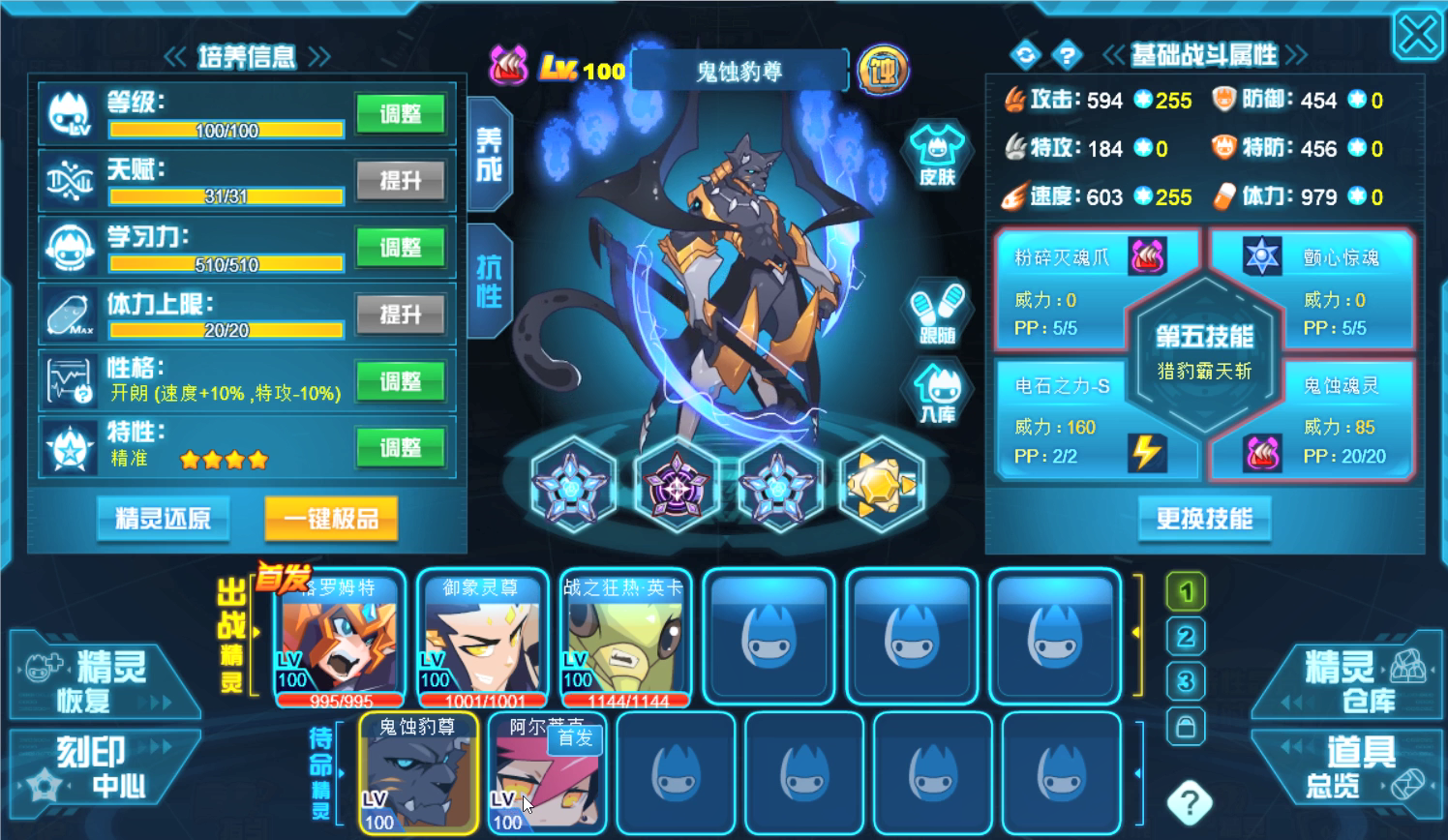Screen dimensions: 1448x840
Task: Switch to the 抗性 resistance tab
Action: click(489, 281)
